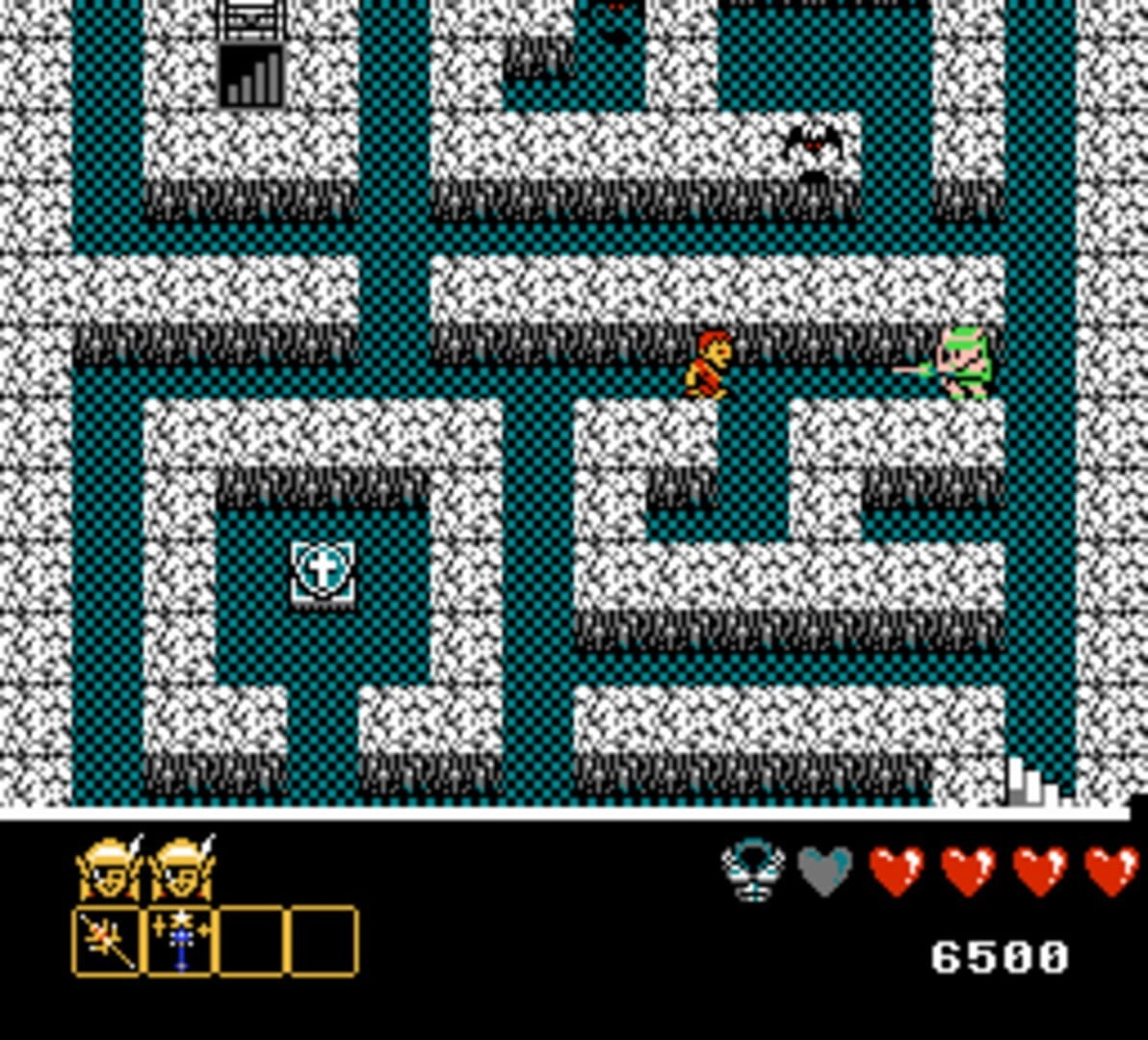Select the blue star wand slot

(x=180, y=942)
